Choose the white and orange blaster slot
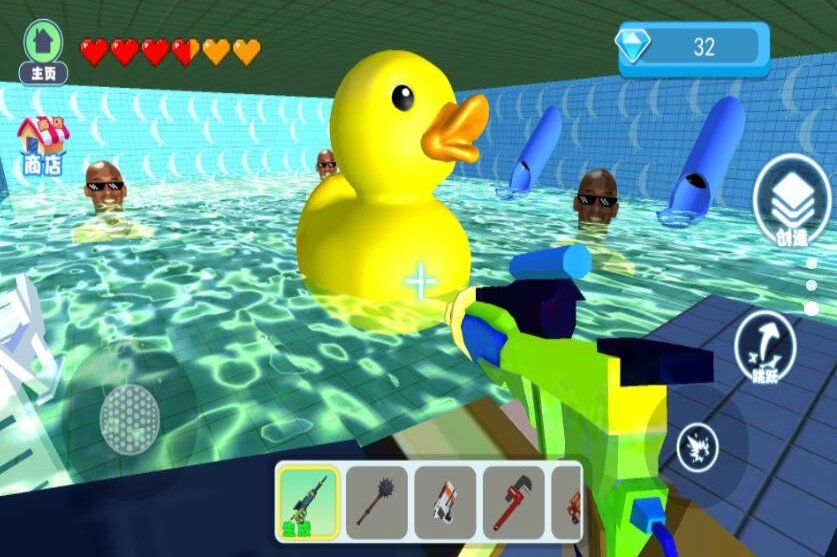Image resolution: width=837 pixels, height=557 pixels. coord(445,501)
